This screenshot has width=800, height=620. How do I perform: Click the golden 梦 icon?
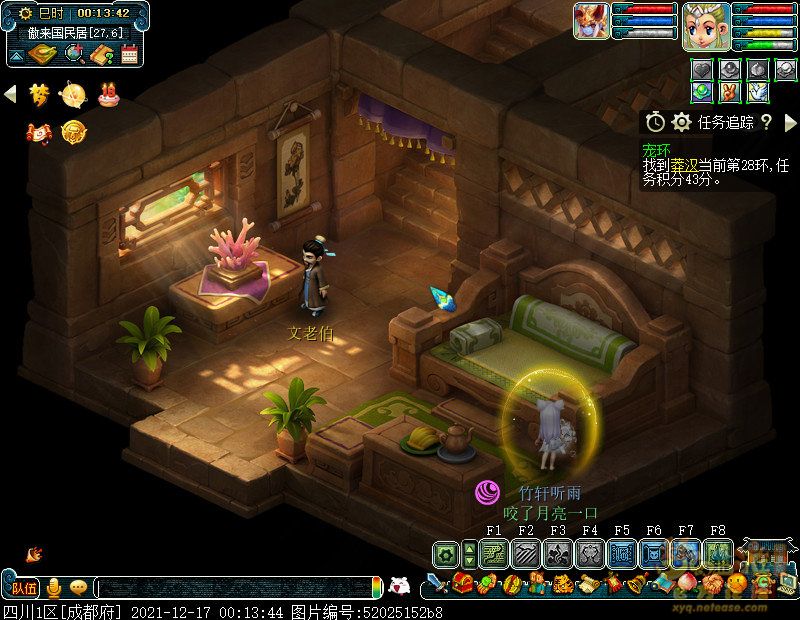coord(39,94)
